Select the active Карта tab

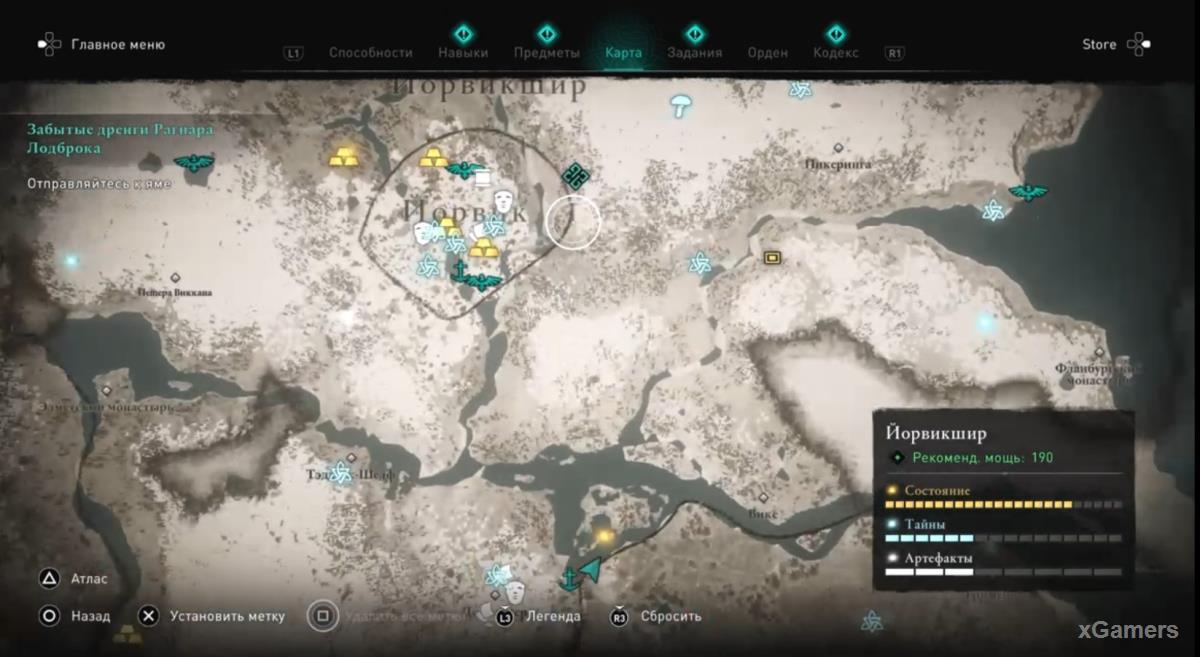tap(623, 53)
